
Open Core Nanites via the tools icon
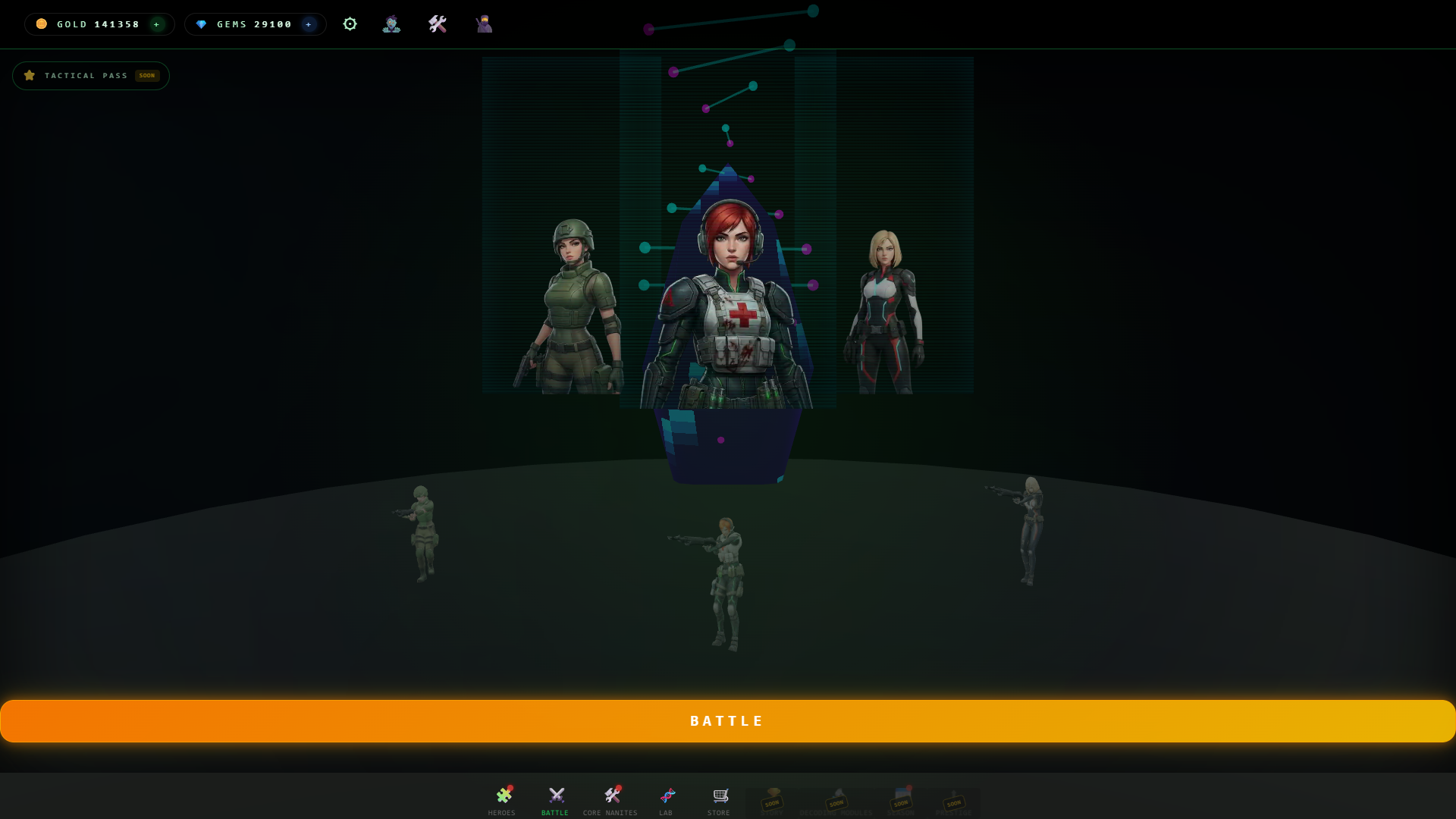612,795
